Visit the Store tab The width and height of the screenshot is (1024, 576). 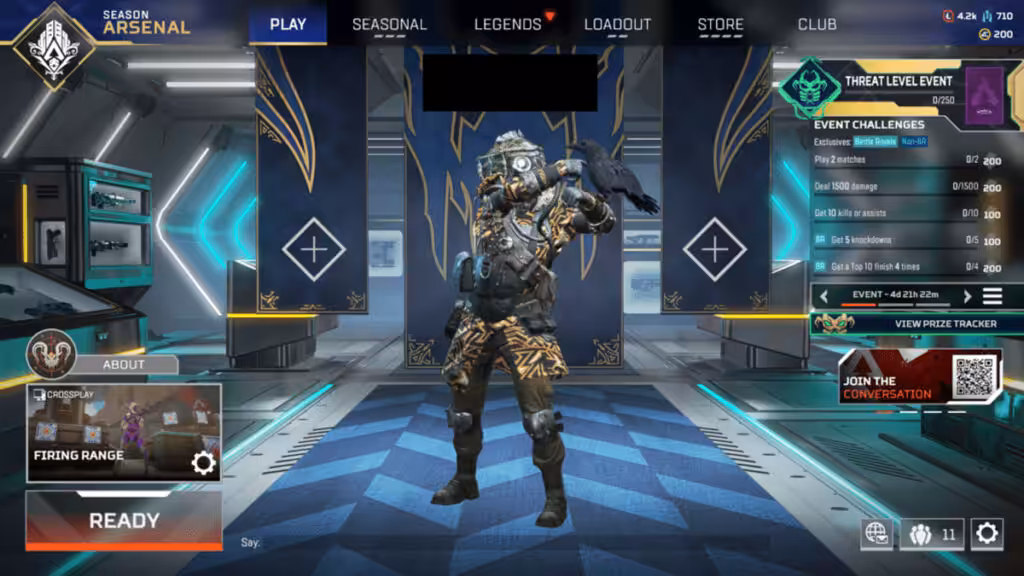point(720,24)
